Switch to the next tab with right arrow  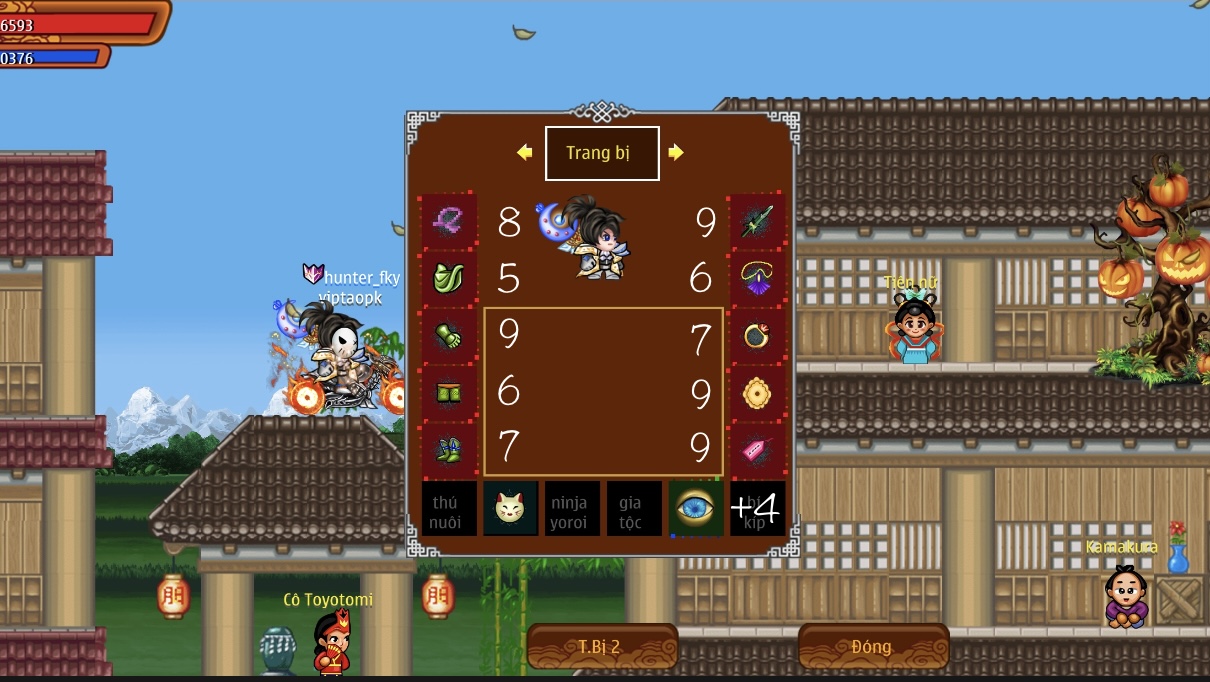[x=676, y=153]
